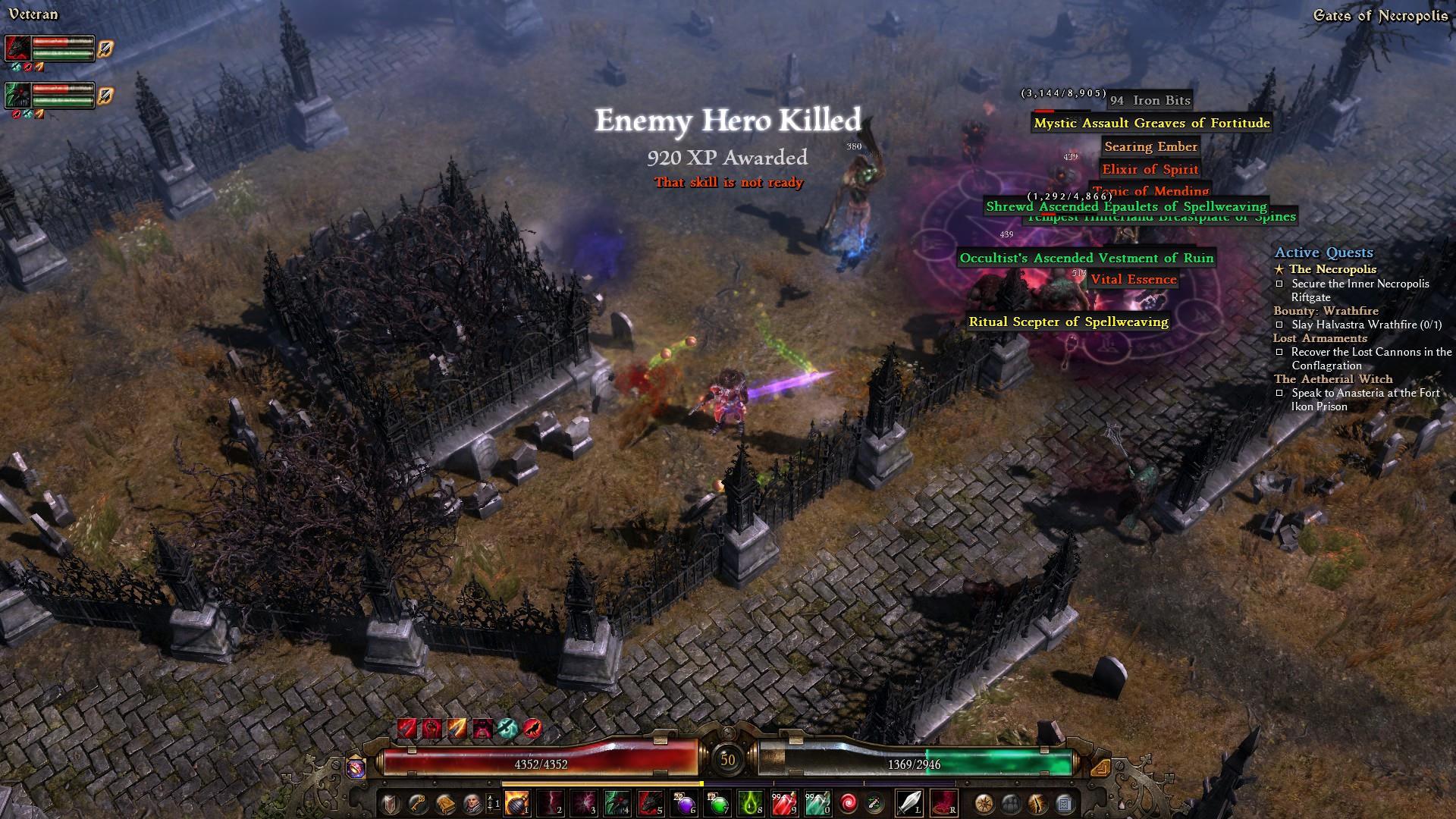The height and width of the screenshot is (819, 1456).
Task: Select the red right-click skill slot
Action: pyautogui.click(x=943, y=803)
